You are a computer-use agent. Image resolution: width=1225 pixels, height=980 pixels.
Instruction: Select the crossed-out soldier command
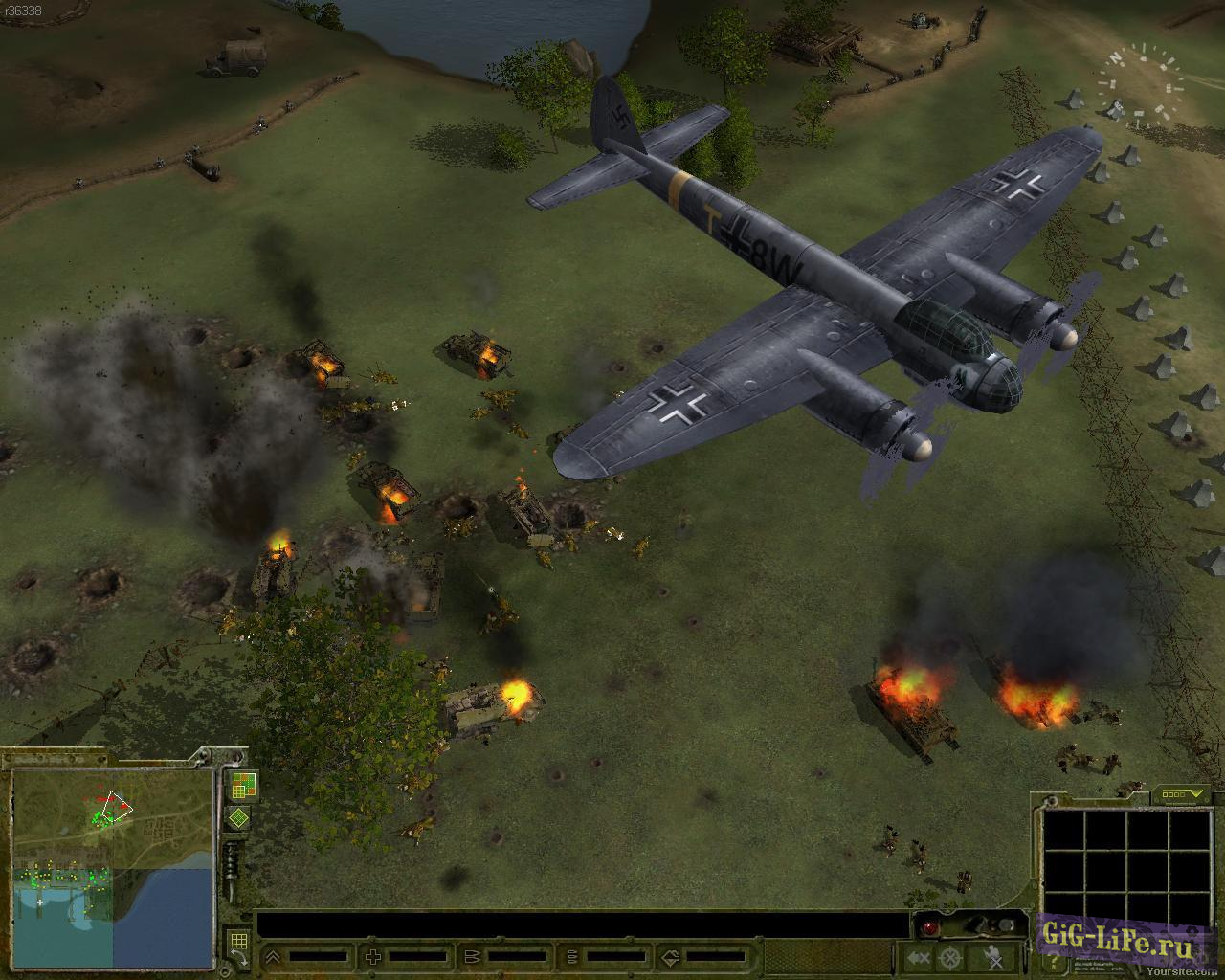[991, 957]
